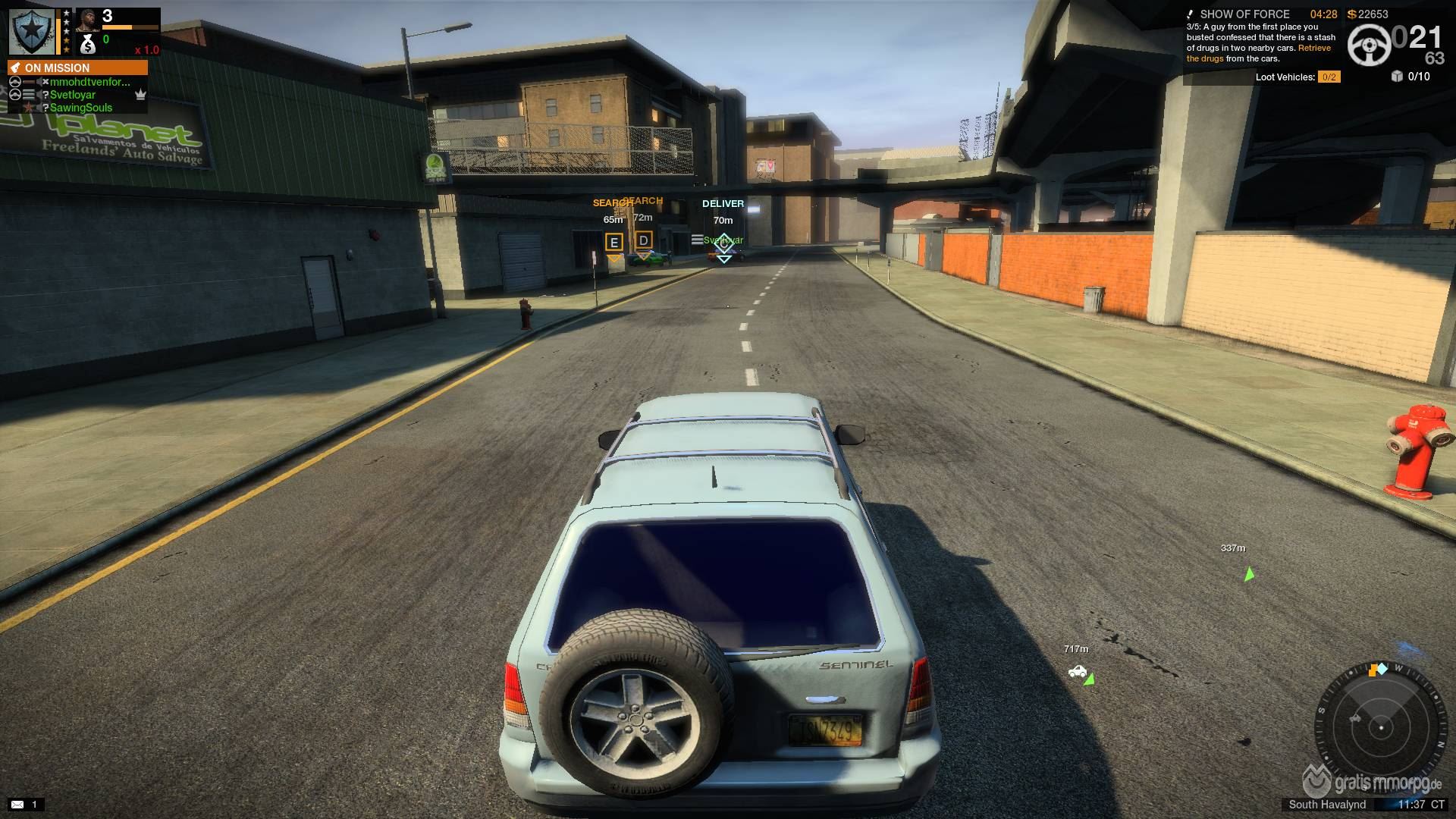Click the Enforcer star badge emblem
Image resolution: width=1456 pixels, height=819 pixels.
click(32, 31)
